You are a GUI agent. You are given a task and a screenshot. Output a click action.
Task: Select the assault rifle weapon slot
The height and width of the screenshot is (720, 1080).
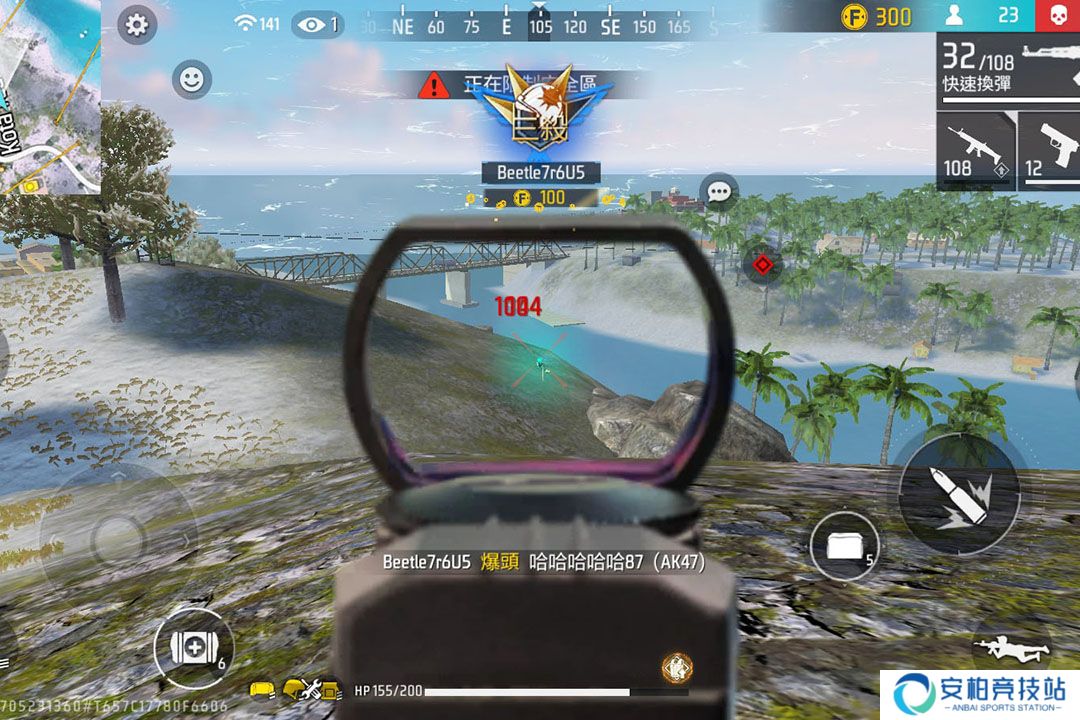coord(975,150)
